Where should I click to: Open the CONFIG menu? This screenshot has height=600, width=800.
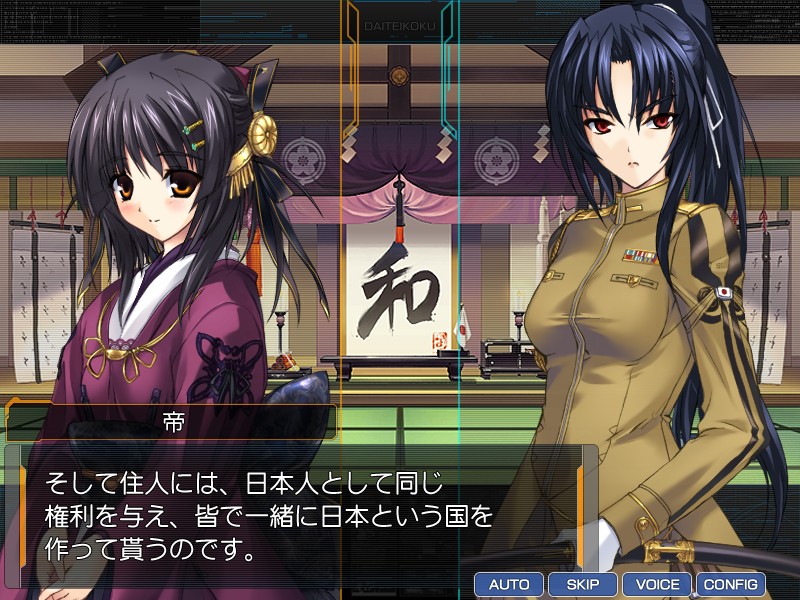[731, 584]
